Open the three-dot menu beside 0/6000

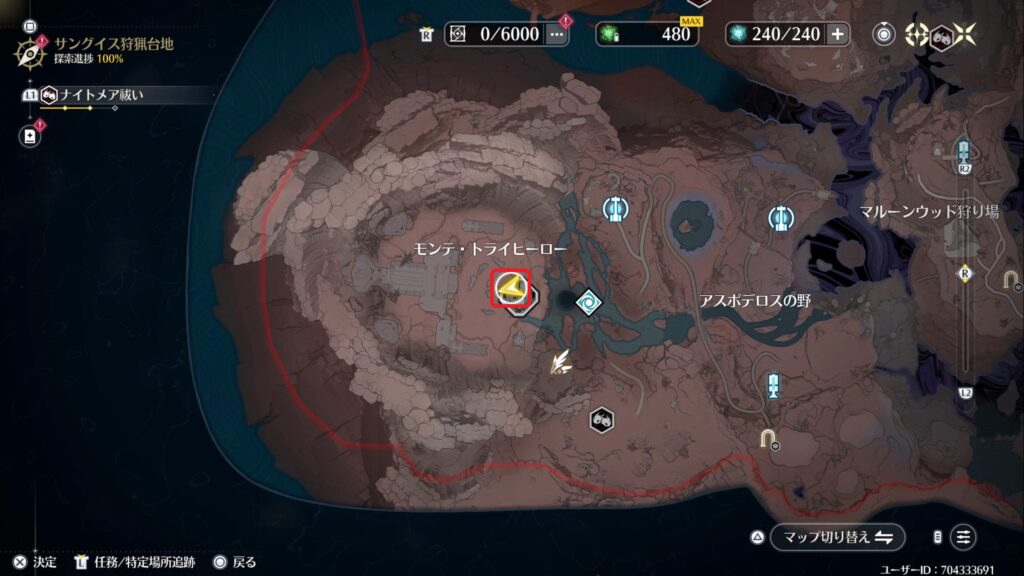557,34
